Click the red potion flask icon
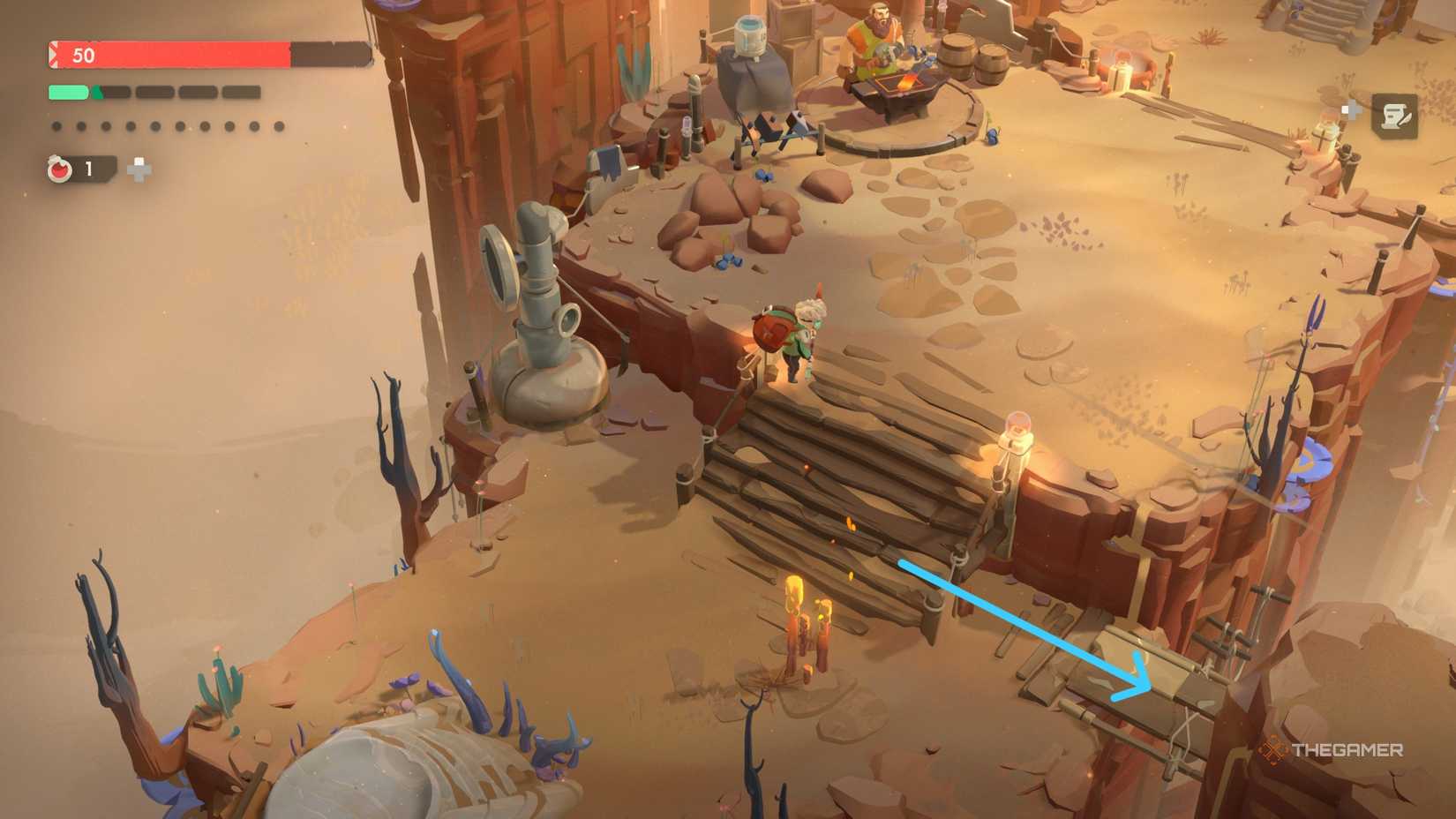The height and width of the screenshot is (819, 1456). coord(58,169)
